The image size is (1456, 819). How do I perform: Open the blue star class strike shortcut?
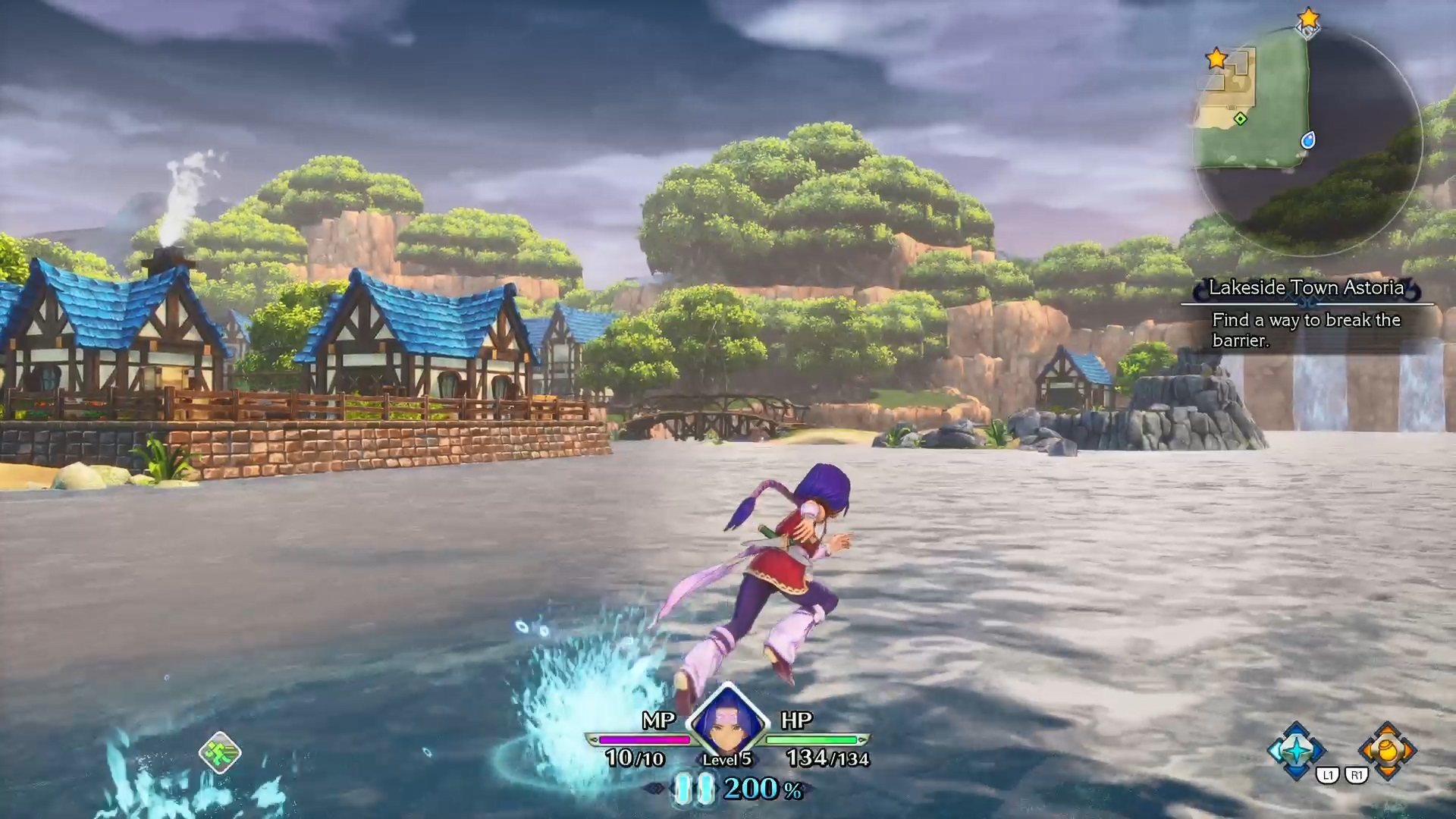pos(1297,750)
